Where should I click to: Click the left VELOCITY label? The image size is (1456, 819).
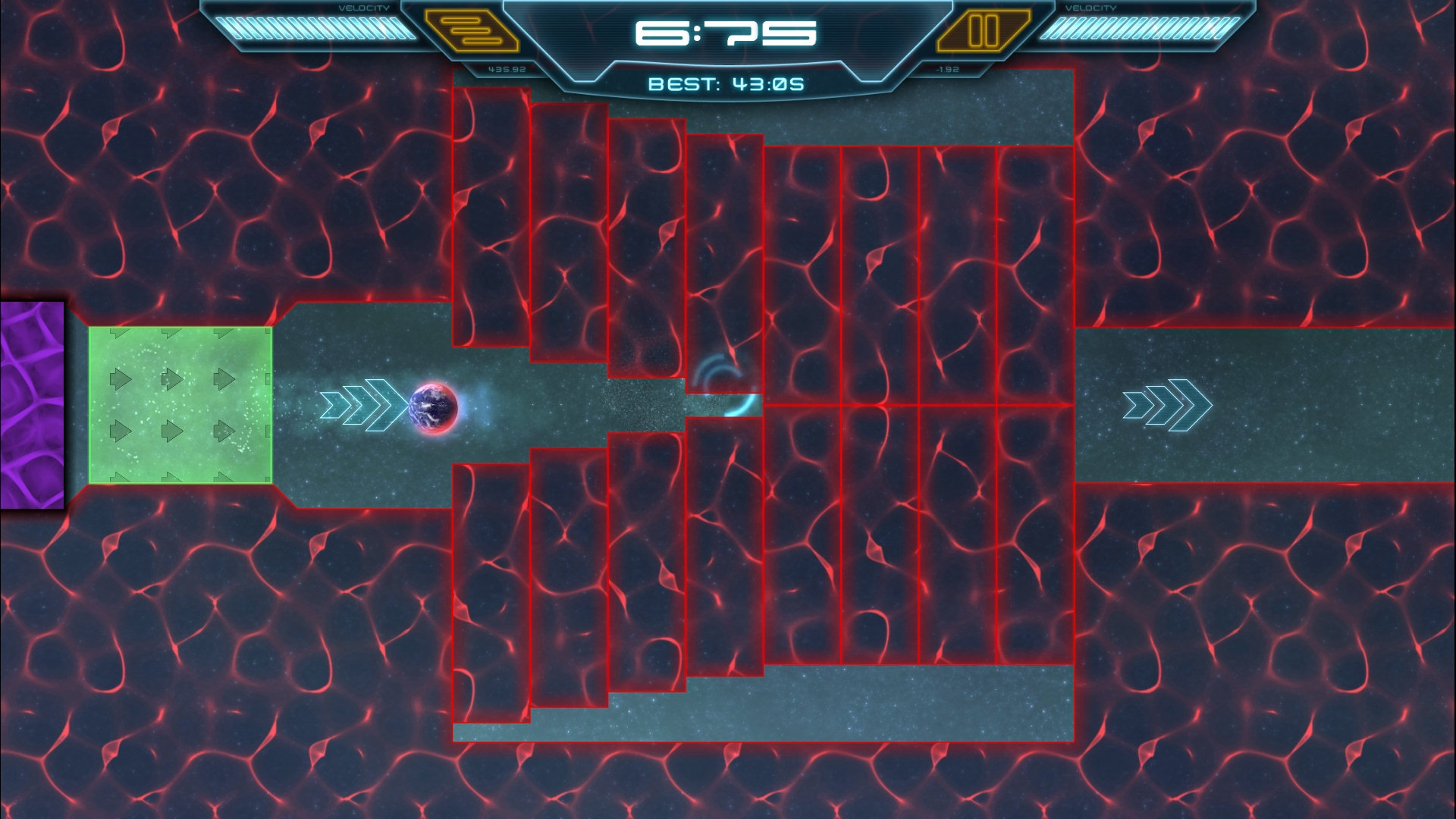364,8
